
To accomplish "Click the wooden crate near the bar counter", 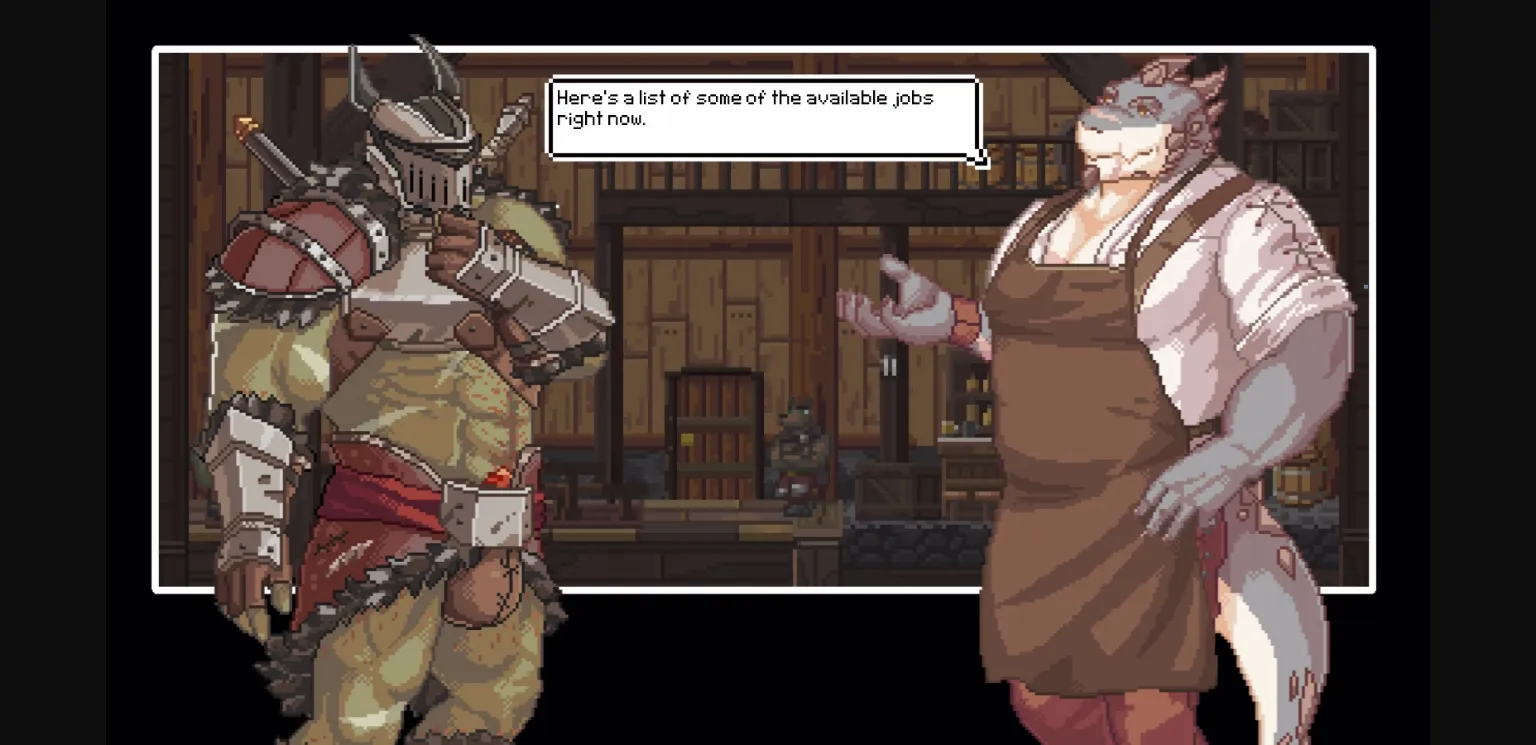I will 893,490.
